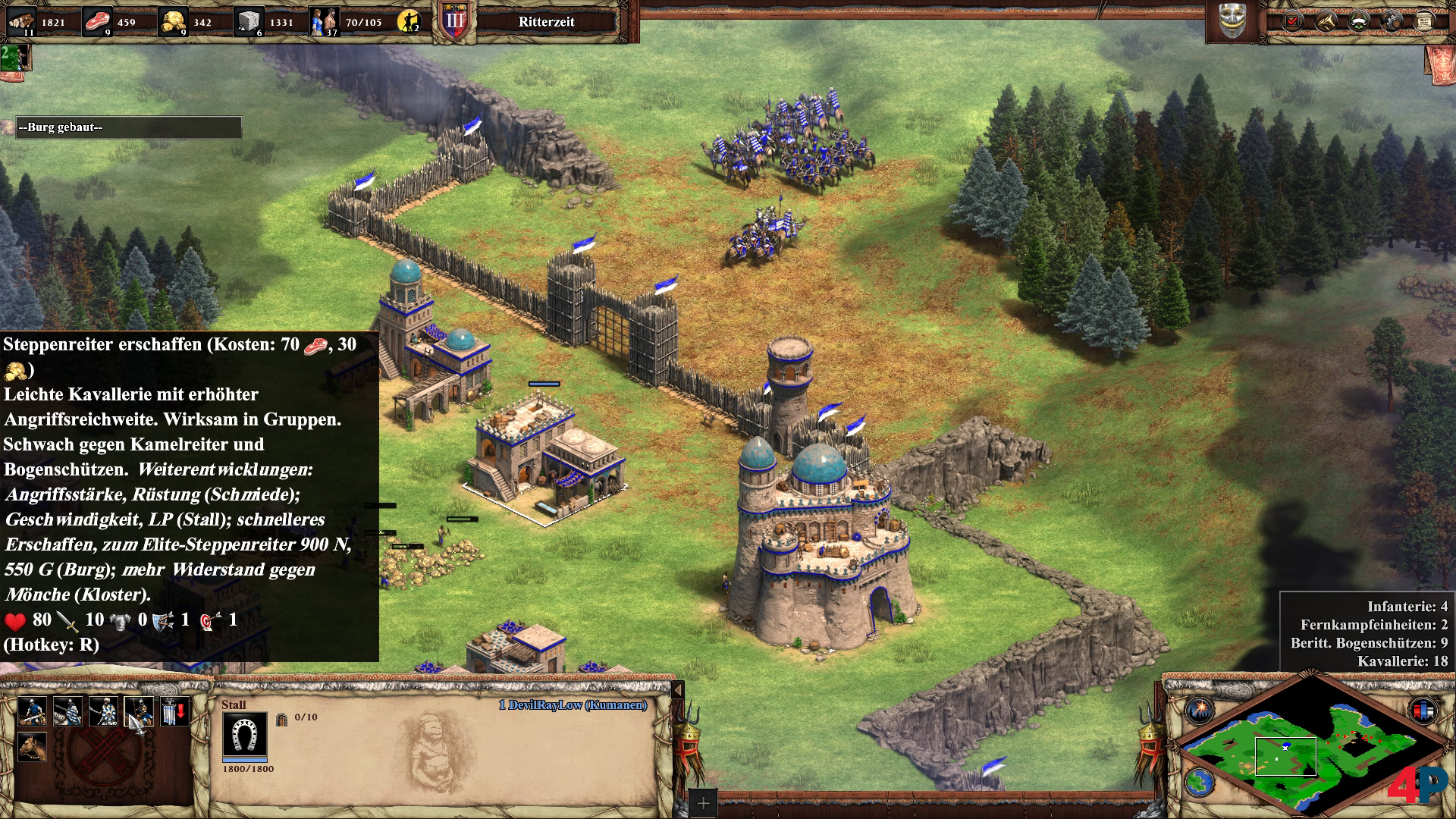Train the scout cavalry with sword

tap(32, 711)
